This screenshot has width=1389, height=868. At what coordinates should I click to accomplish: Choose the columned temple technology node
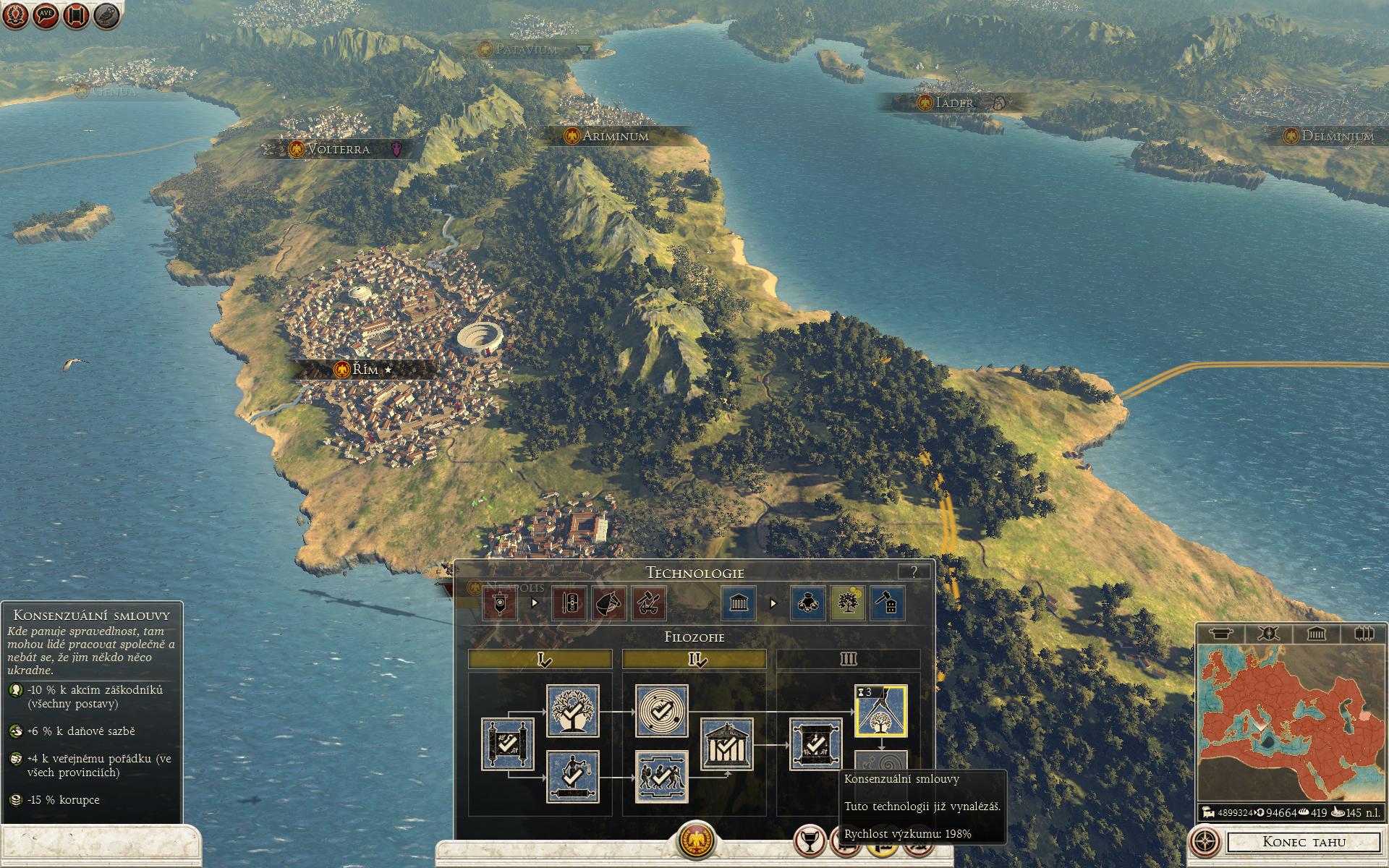pyautogui.click(x=727, y=744)
